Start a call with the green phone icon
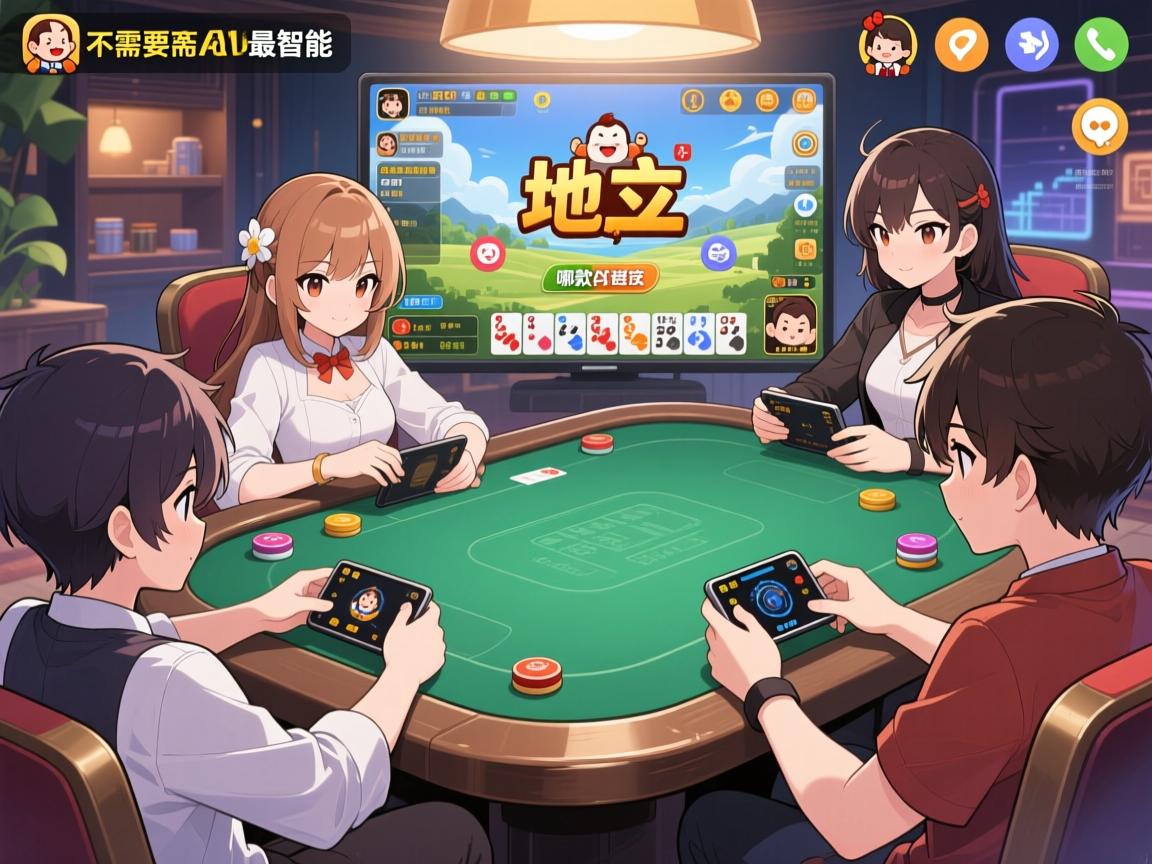Image resolution: width=1152 pixels, height=864 pixels. coord(1101,45)
